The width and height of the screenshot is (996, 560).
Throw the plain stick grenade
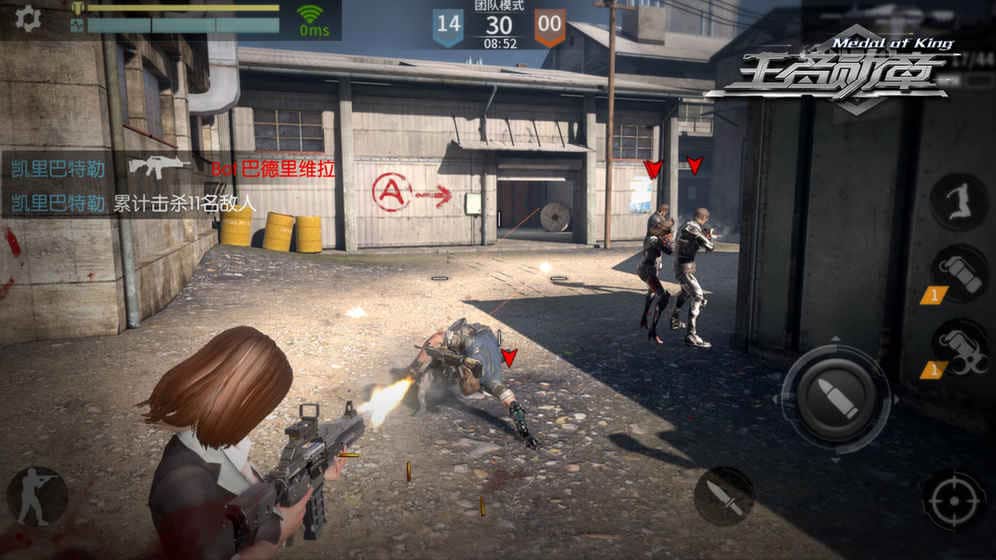click(959, 272)
